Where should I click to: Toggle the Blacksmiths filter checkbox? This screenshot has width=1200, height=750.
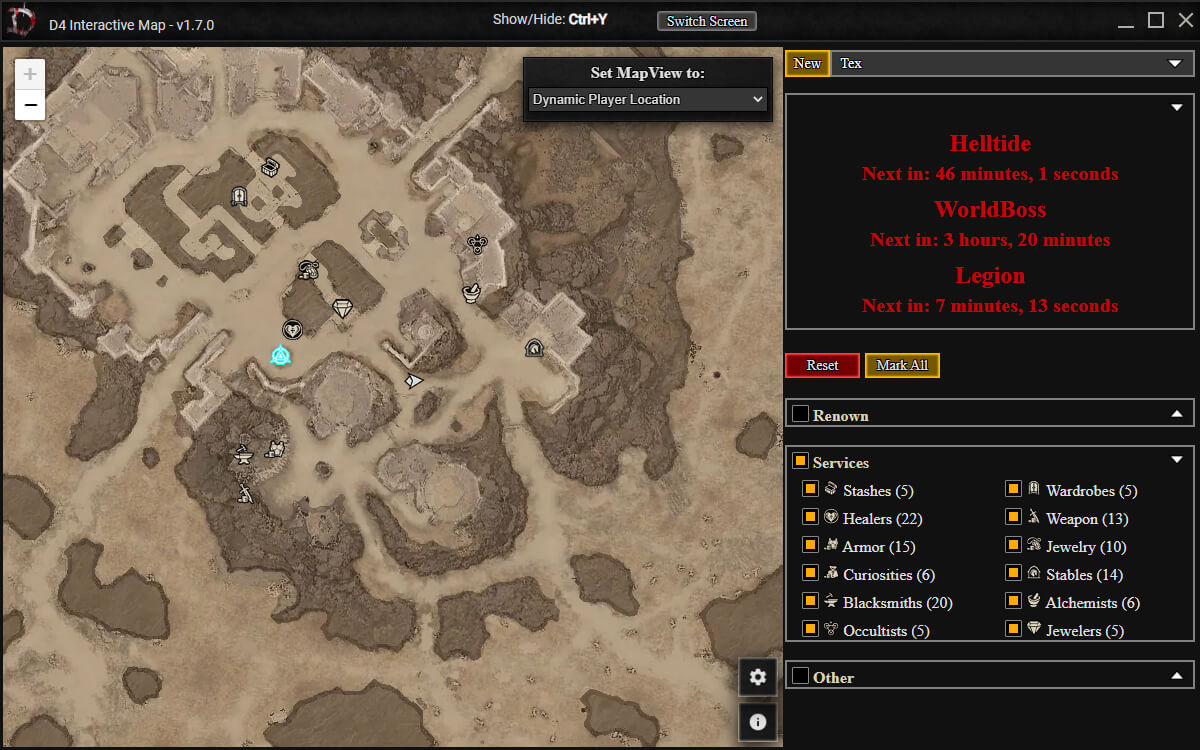tap(811, 601)
